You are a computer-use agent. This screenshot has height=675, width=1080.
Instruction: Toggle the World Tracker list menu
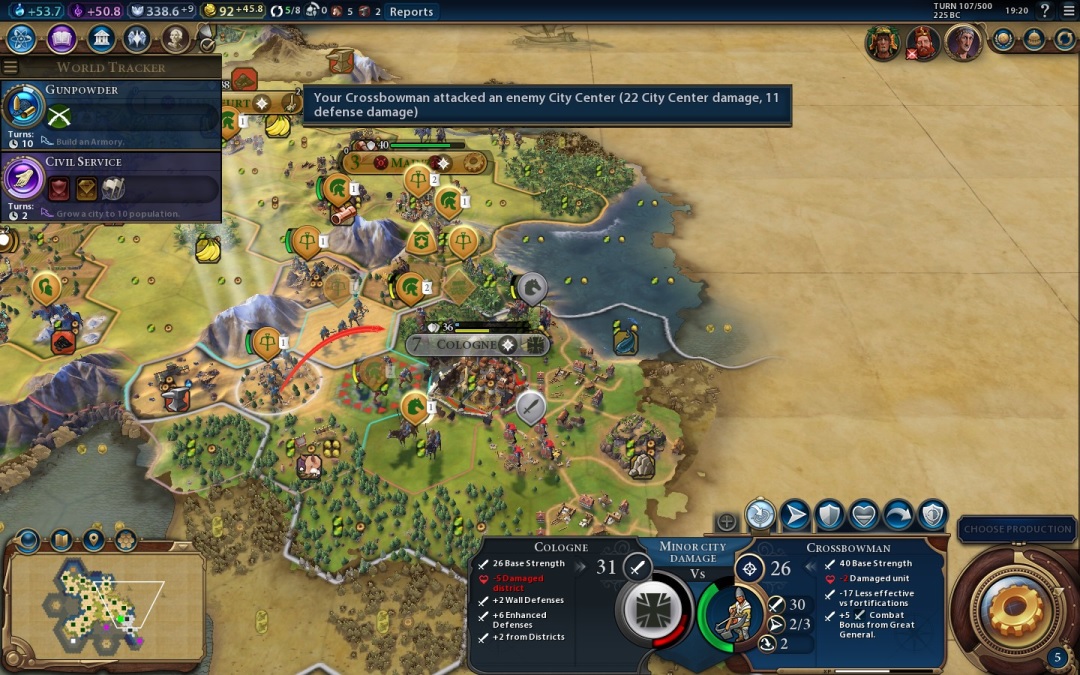coord(11,67)
